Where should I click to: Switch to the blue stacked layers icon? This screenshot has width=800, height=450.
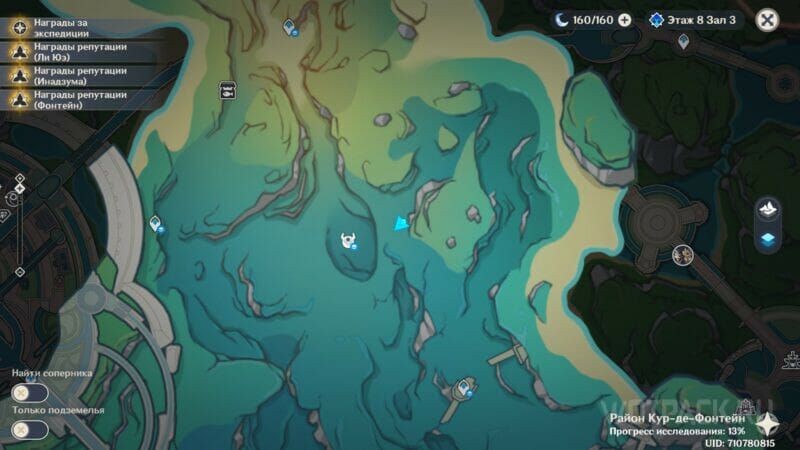pyautogui.click(x=769, y=239)
